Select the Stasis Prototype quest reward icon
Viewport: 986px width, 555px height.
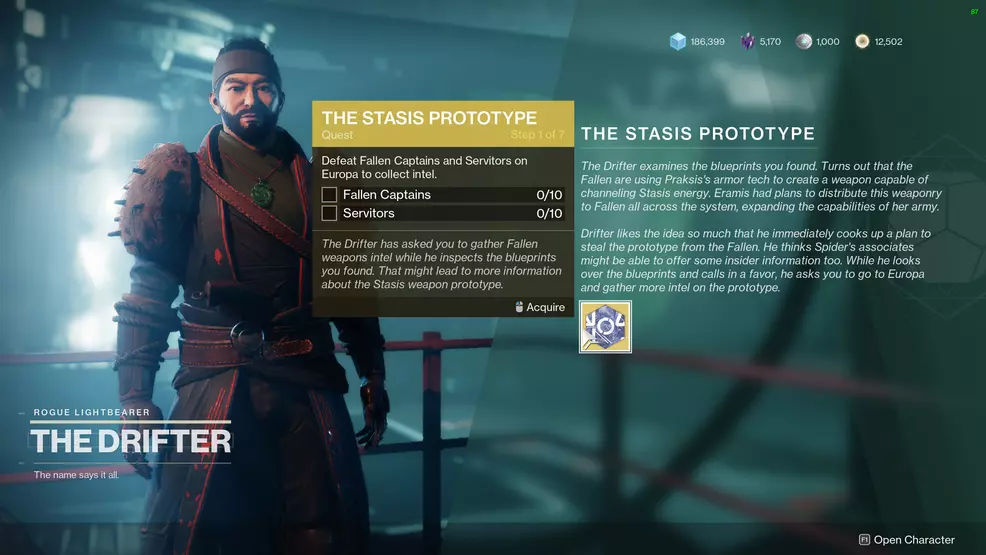coord(605,327)
